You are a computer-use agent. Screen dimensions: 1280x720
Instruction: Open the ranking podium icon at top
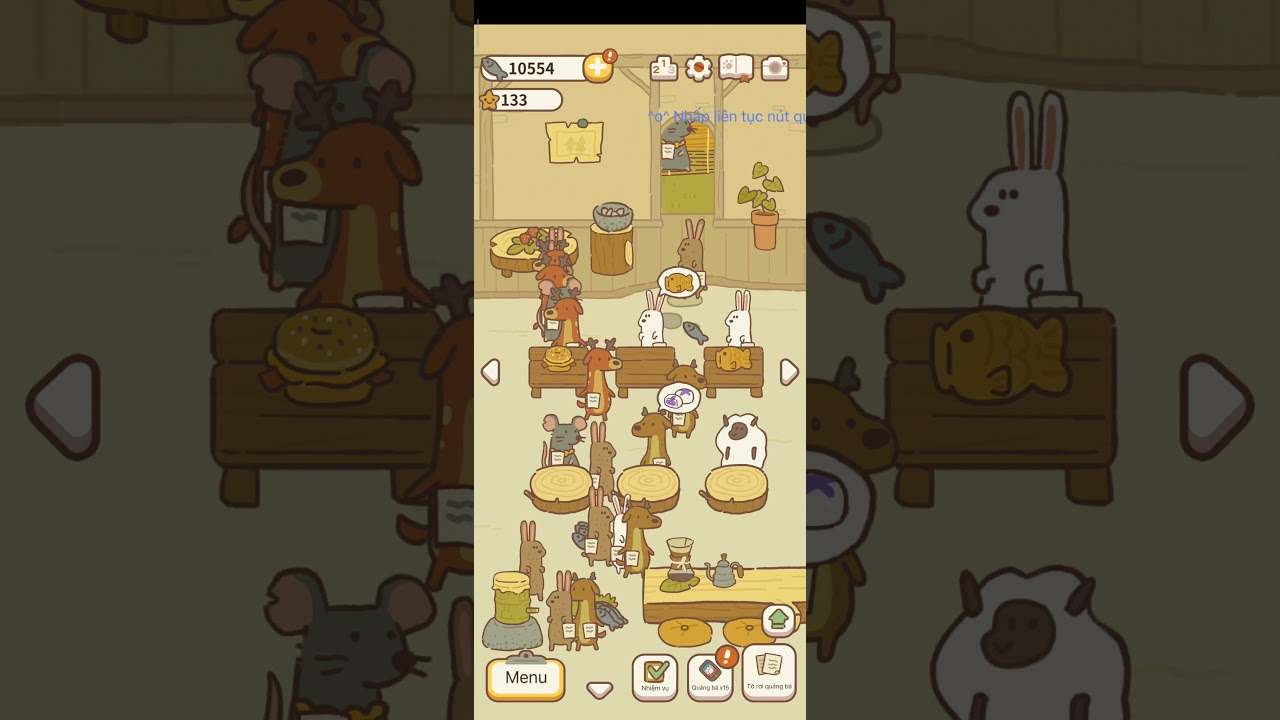tap(663, 67)
